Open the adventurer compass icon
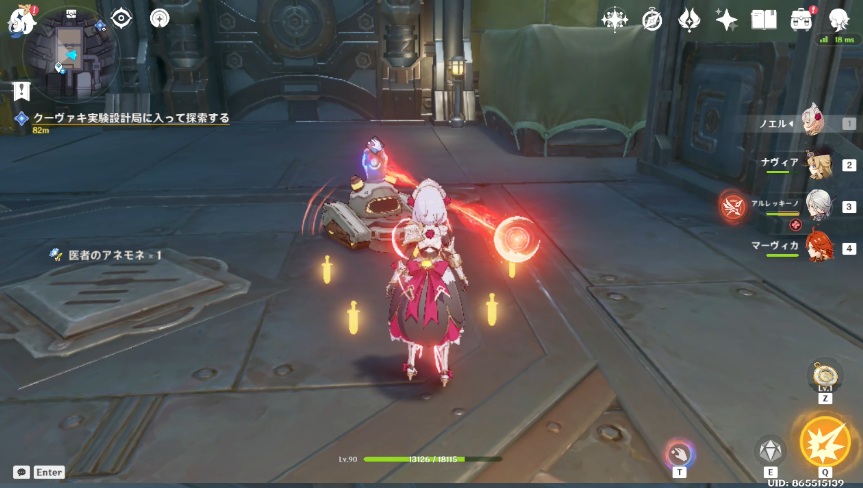Screen dimensions: 863x488 click(x=652, y=19)
